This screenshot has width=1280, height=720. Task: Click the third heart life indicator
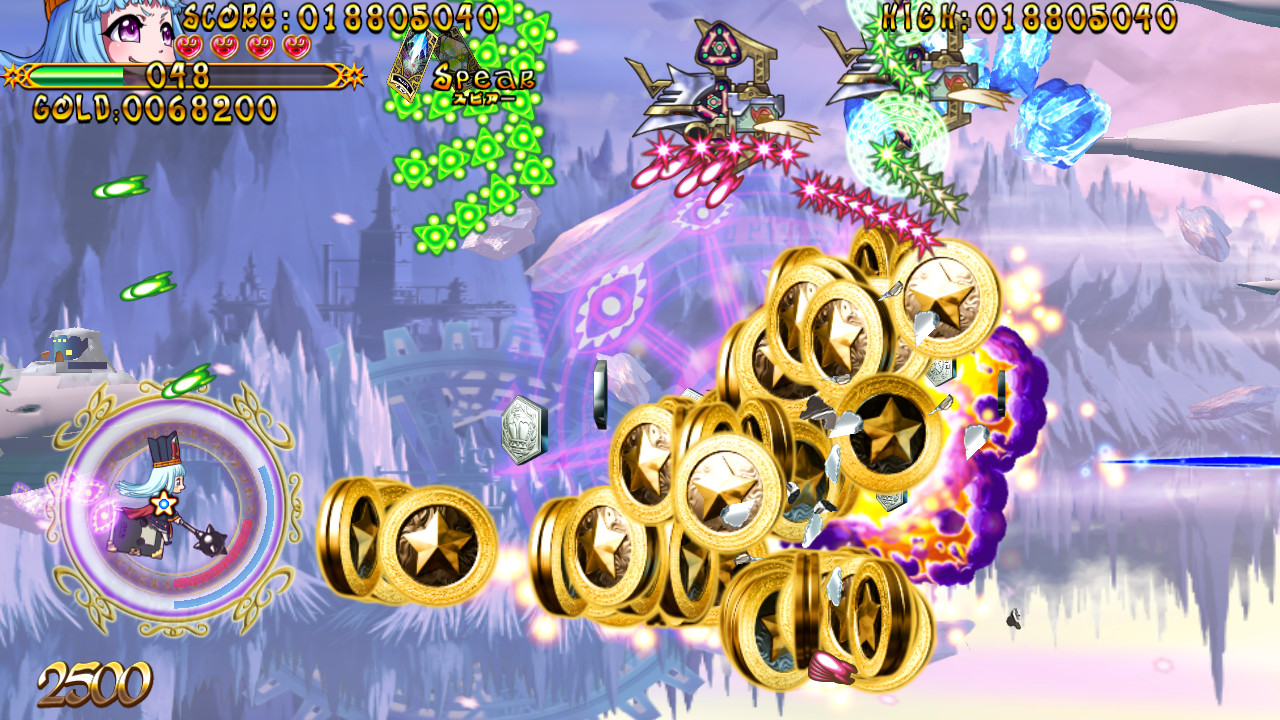[260, 48]
